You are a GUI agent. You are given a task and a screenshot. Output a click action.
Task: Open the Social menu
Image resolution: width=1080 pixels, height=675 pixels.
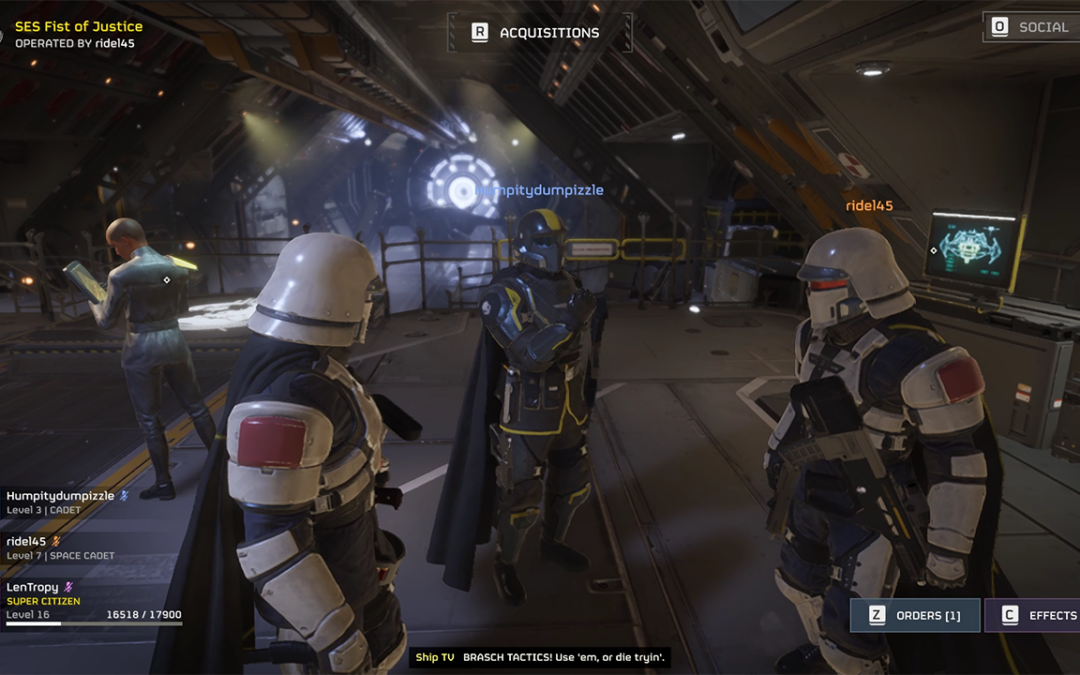coord(1031,27)
